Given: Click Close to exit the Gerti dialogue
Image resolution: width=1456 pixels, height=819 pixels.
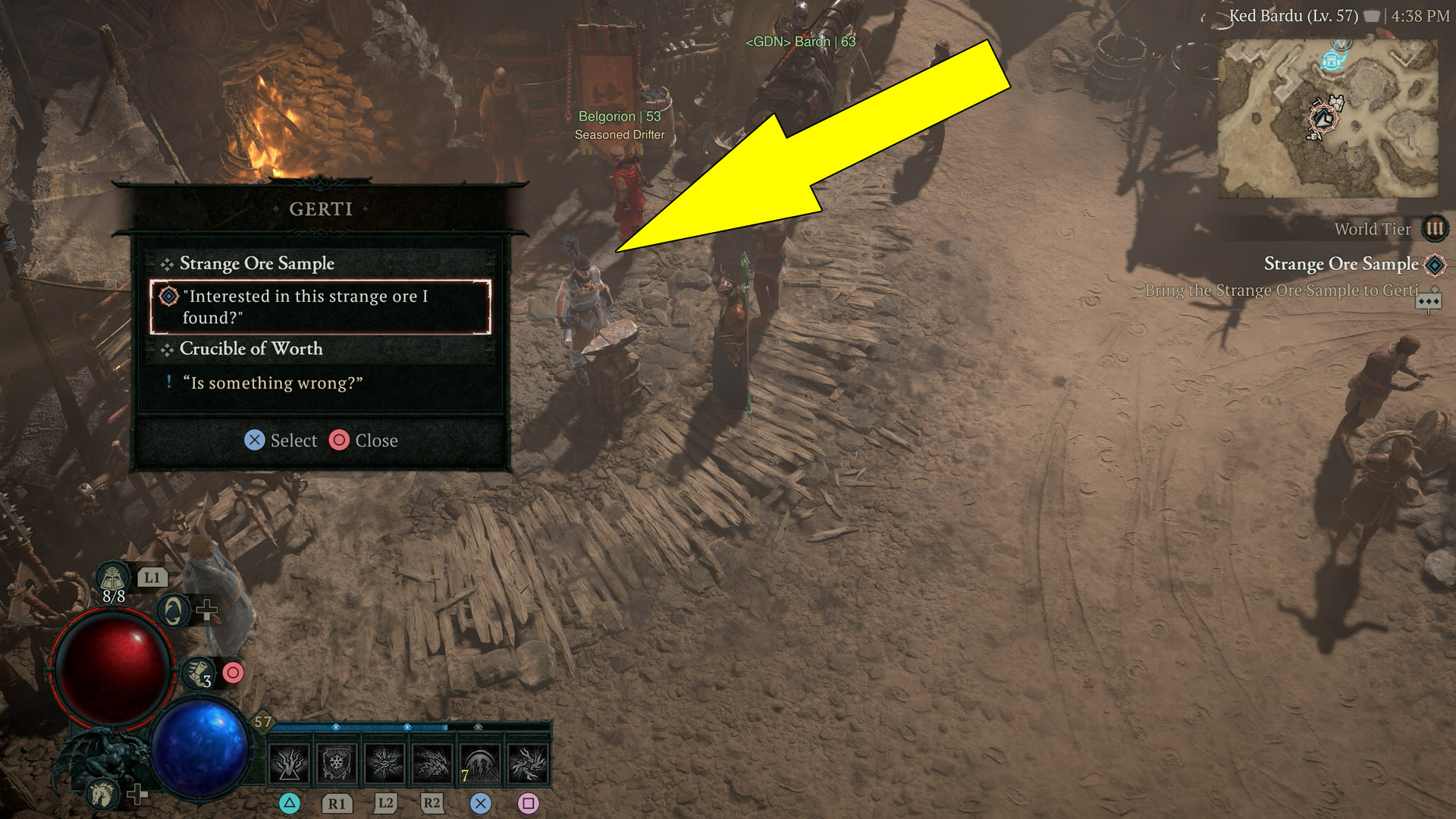Looking at the screenshot, I should (x=364, y=440).
